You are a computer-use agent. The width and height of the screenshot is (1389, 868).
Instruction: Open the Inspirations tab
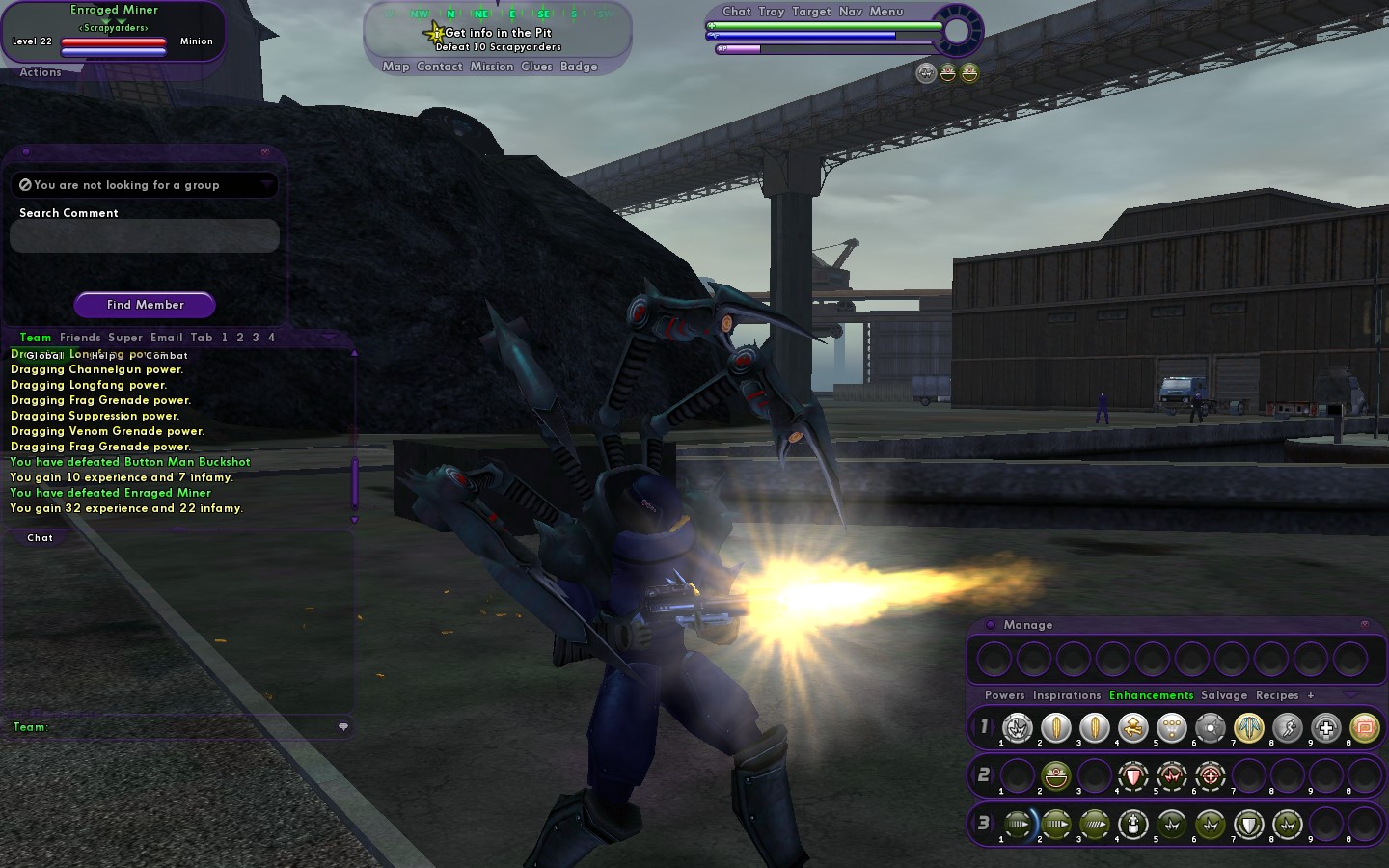click(1066, 695)
